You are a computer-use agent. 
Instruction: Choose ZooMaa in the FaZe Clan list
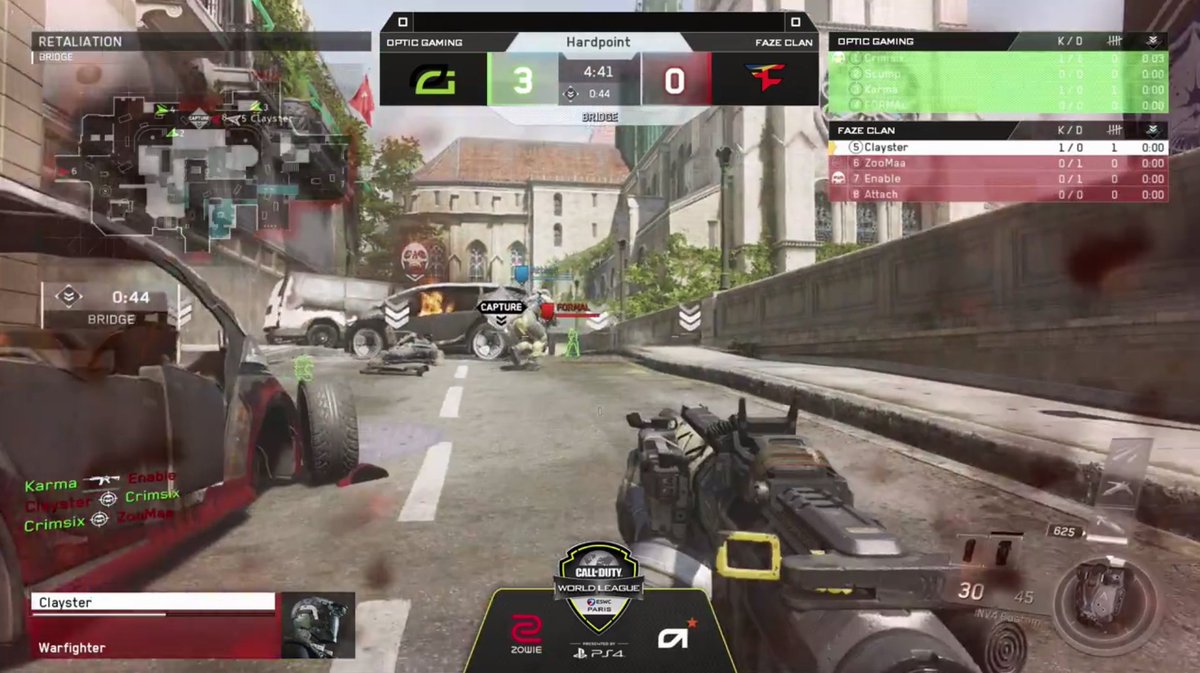[x=998, y=163]
